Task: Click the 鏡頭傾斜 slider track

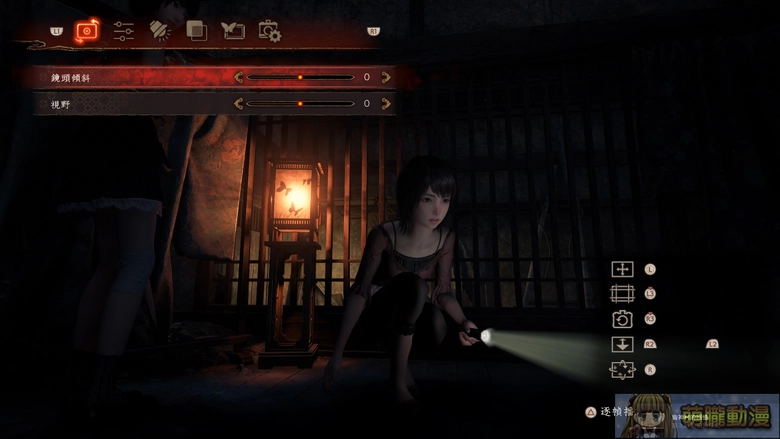Action: (300, 77)
